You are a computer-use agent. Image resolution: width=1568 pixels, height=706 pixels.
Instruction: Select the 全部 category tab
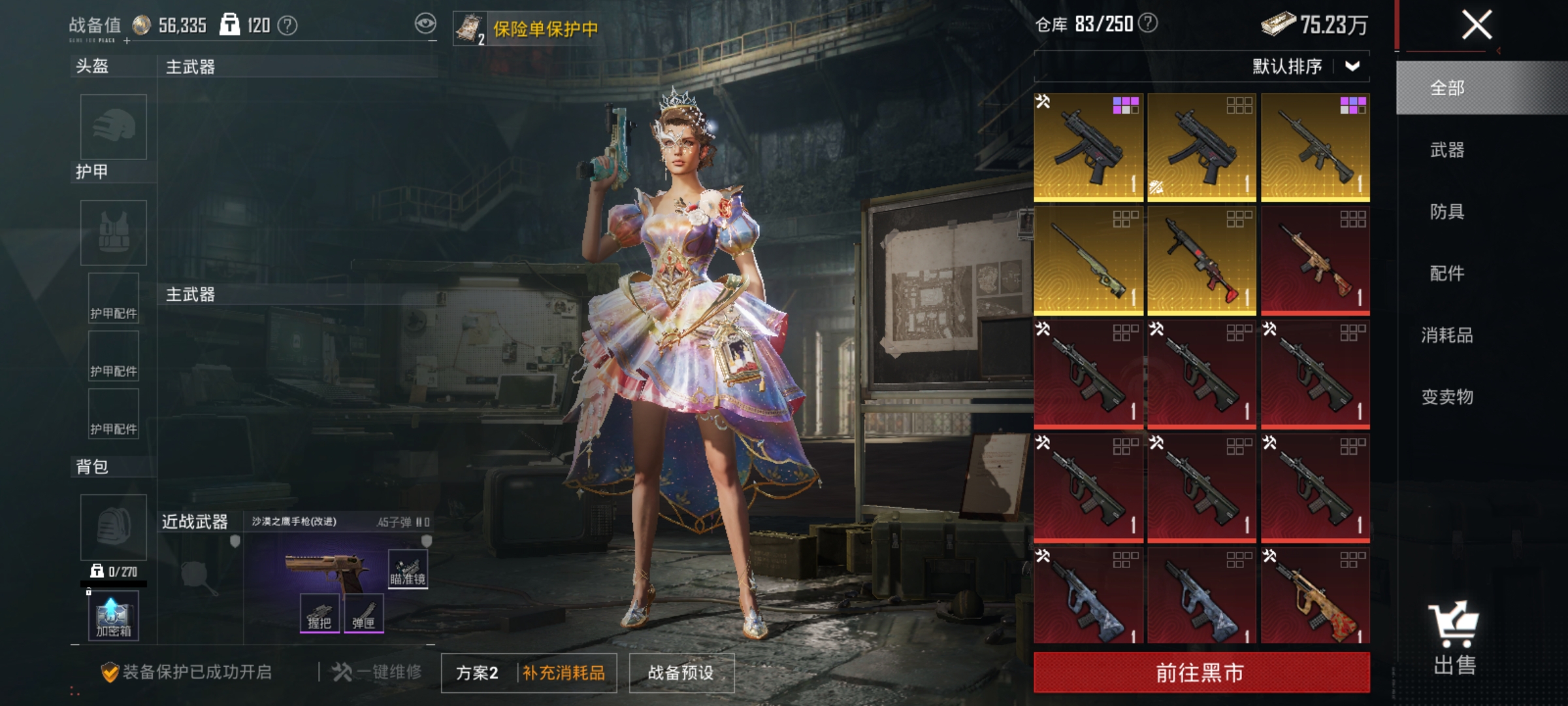1447,88
